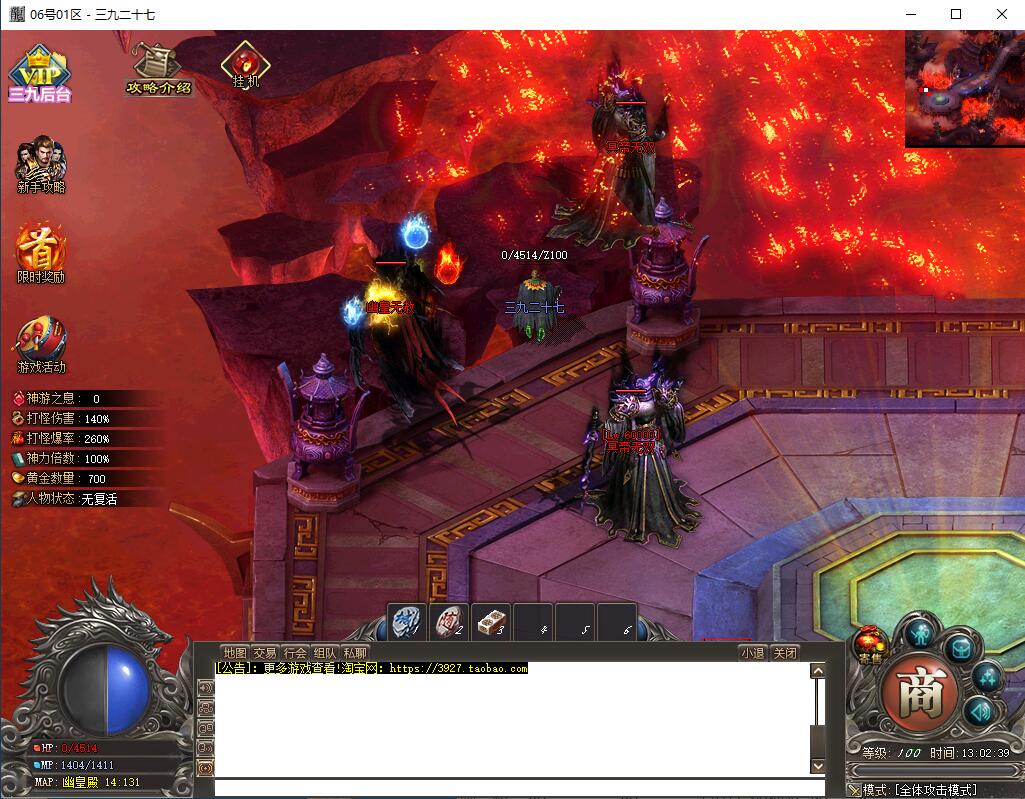Screen dimensions: 1025x799
Task: Open the 私聊 private chat tab
Action: pyautogui.click(x=354, y=653)
